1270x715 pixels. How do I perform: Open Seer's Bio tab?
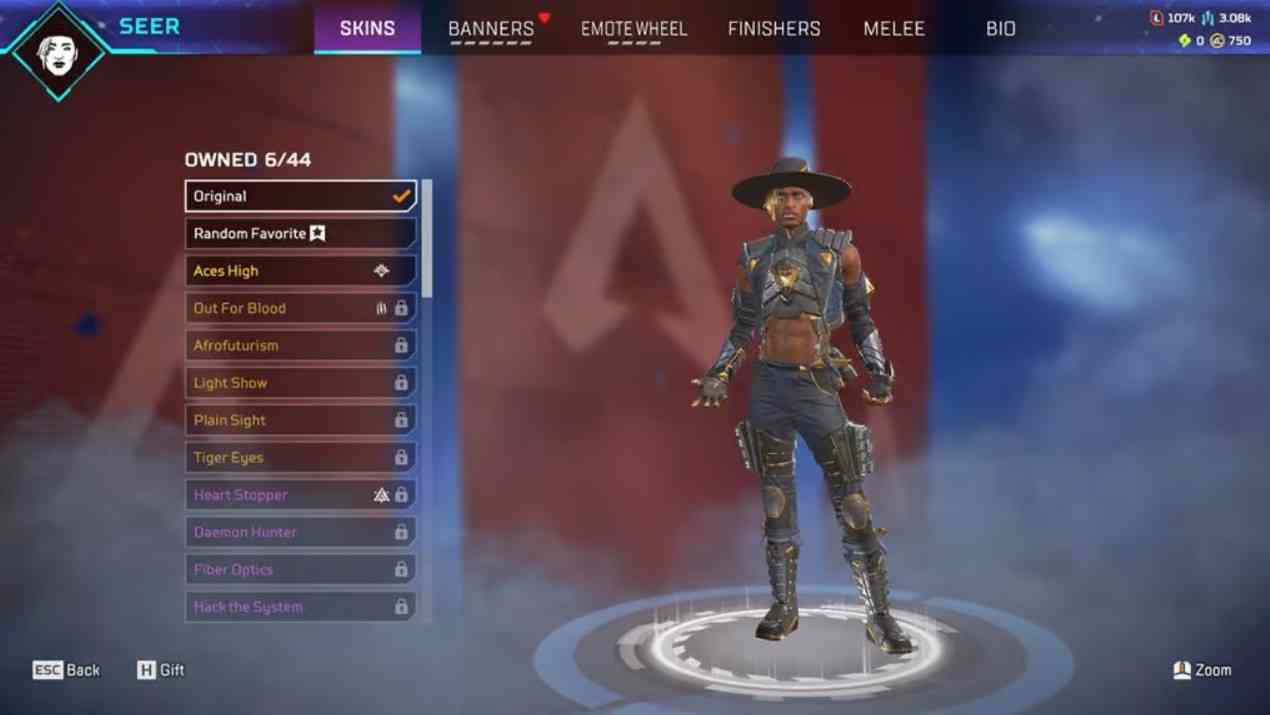pos(1000,29)
